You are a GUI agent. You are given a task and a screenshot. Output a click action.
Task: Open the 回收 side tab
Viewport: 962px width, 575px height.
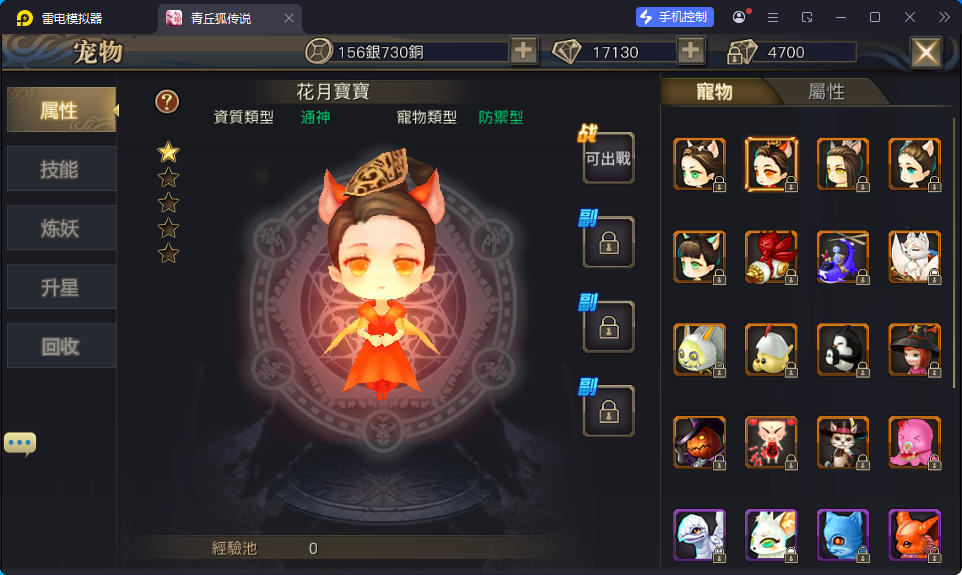tap(59, 347)
